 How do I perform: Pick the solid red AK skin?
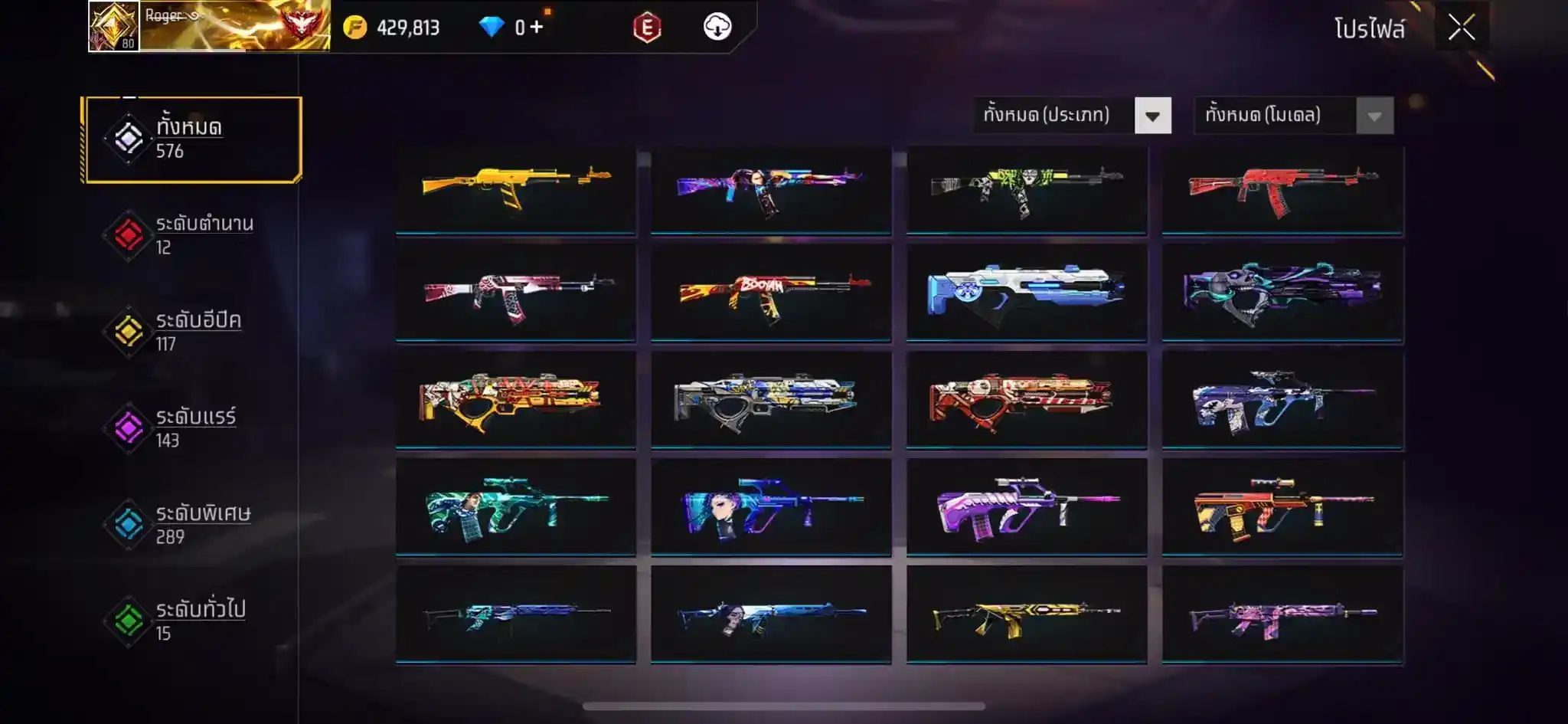click(x=1282, y=188)
